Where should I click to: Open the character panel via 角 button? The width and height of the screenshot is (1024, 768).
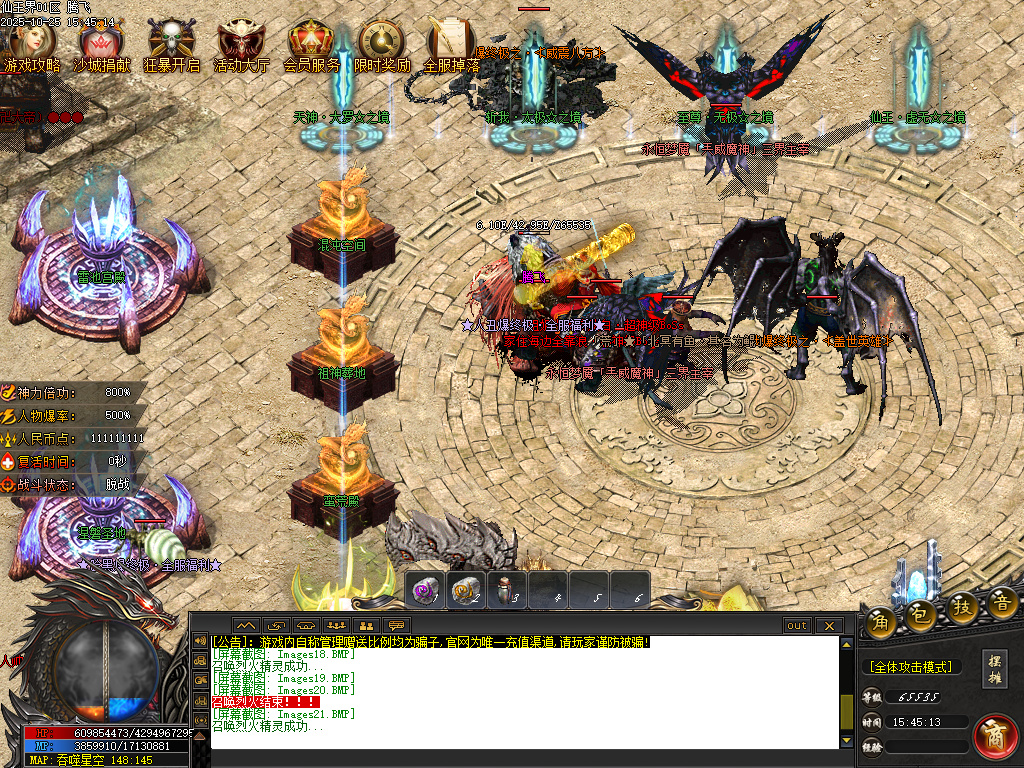point(880,616)
